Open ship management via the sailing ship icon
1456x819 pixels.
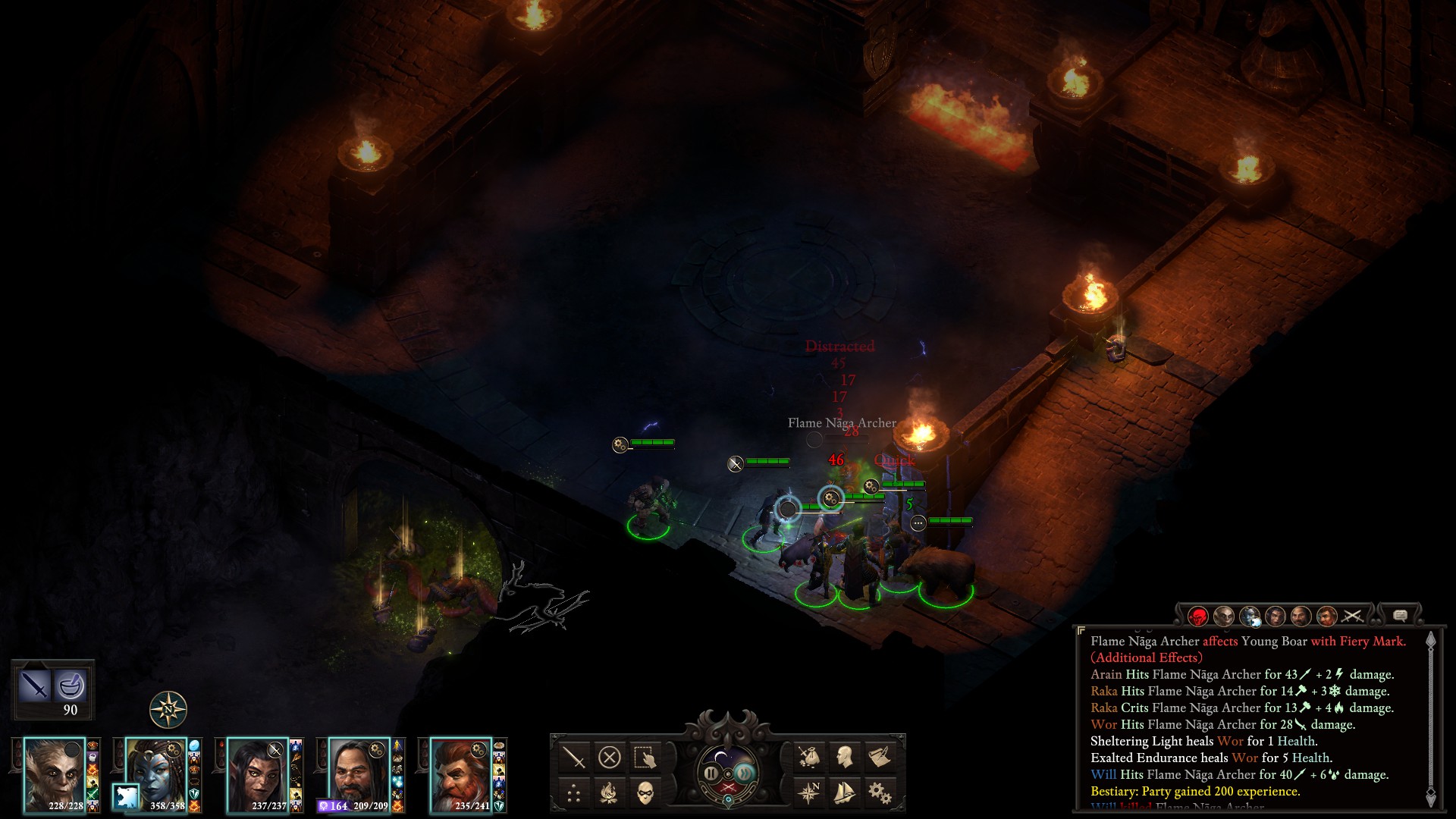pyautogui.click(x=844, y=793)
